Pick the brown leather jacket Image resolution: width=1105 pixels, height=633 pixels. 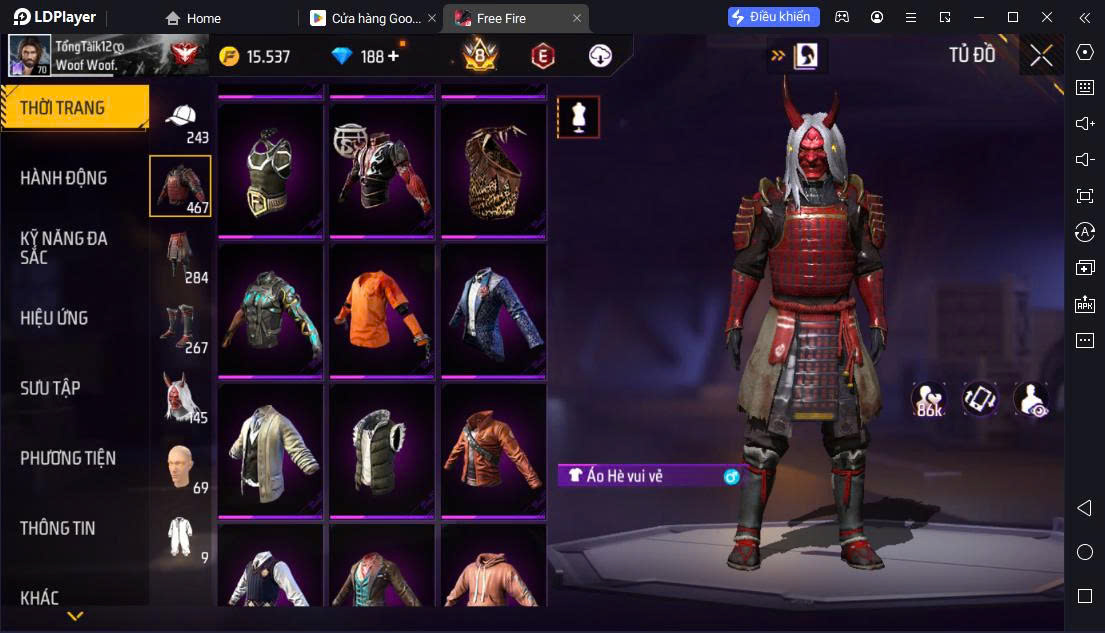point(494,450)
